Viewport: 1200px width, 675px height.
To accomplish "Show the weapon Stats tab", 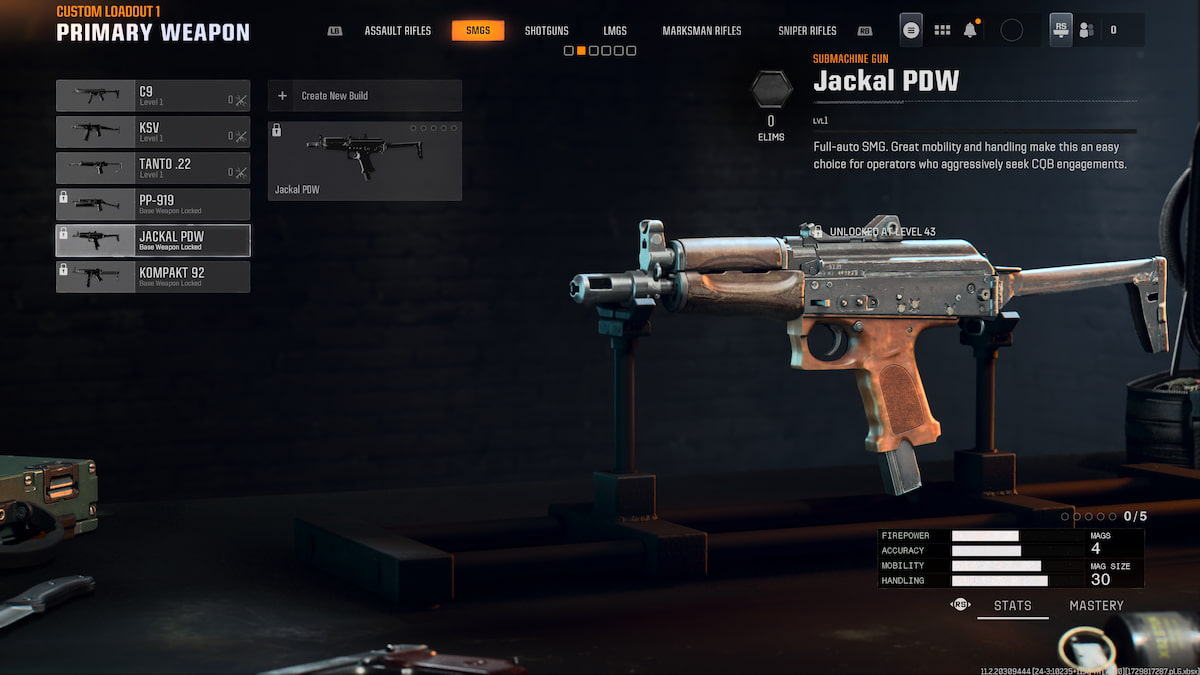I will 1012,606.
